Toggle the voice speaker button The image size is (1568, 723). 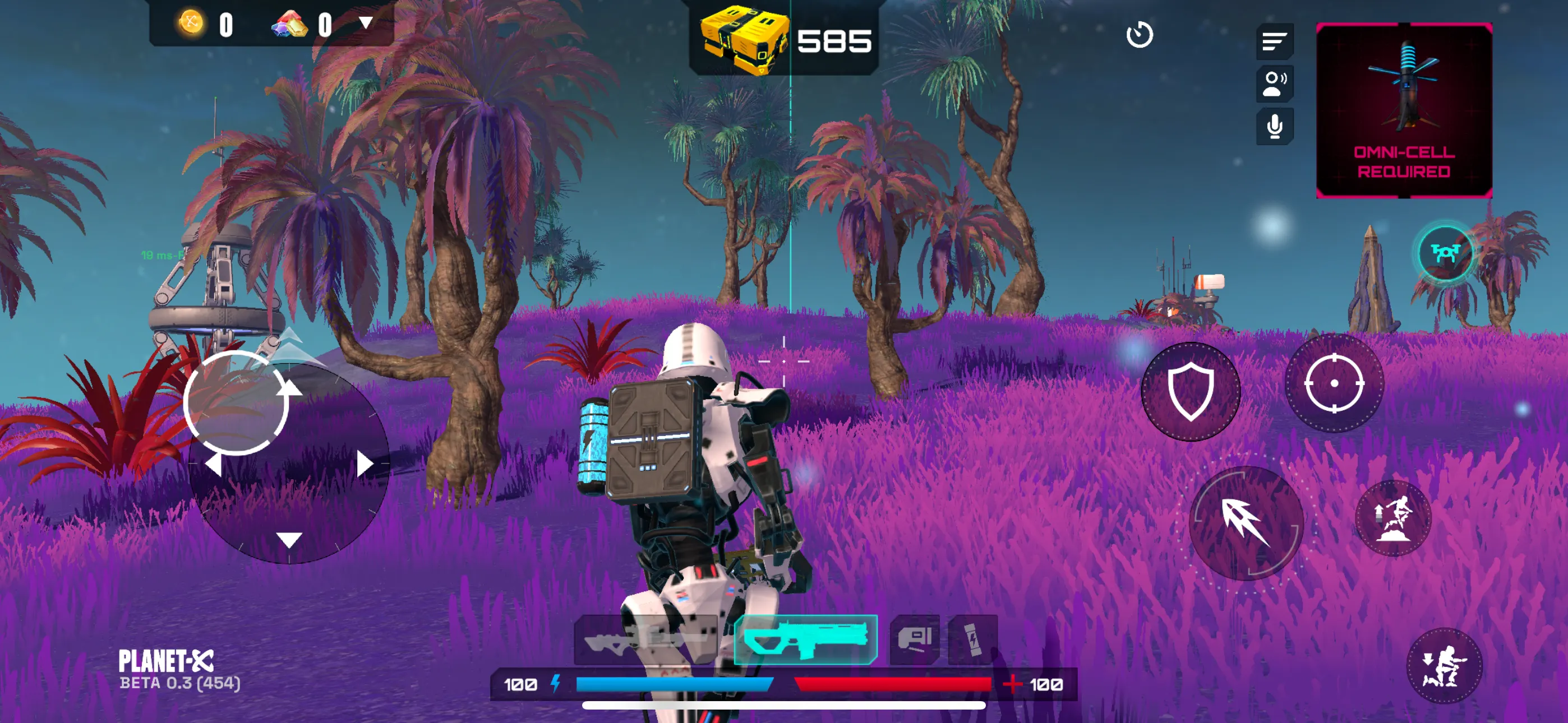1274,84
